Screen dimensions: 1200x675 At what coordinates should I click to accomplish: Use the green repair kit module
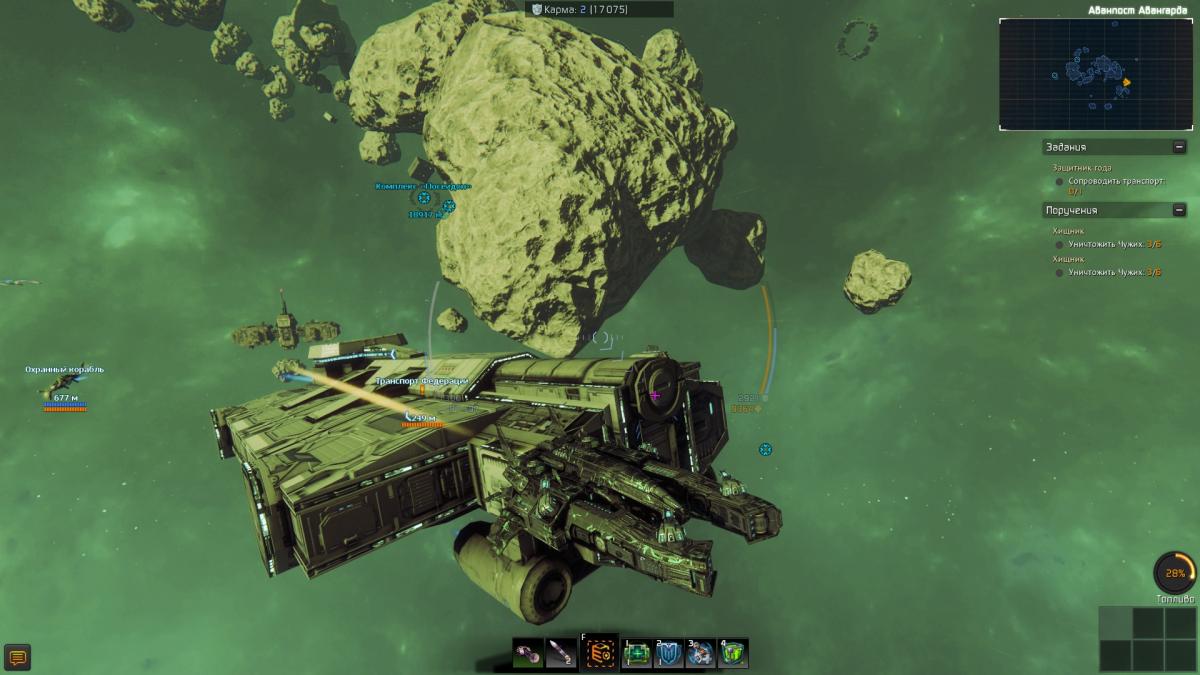tap(637, 654)
